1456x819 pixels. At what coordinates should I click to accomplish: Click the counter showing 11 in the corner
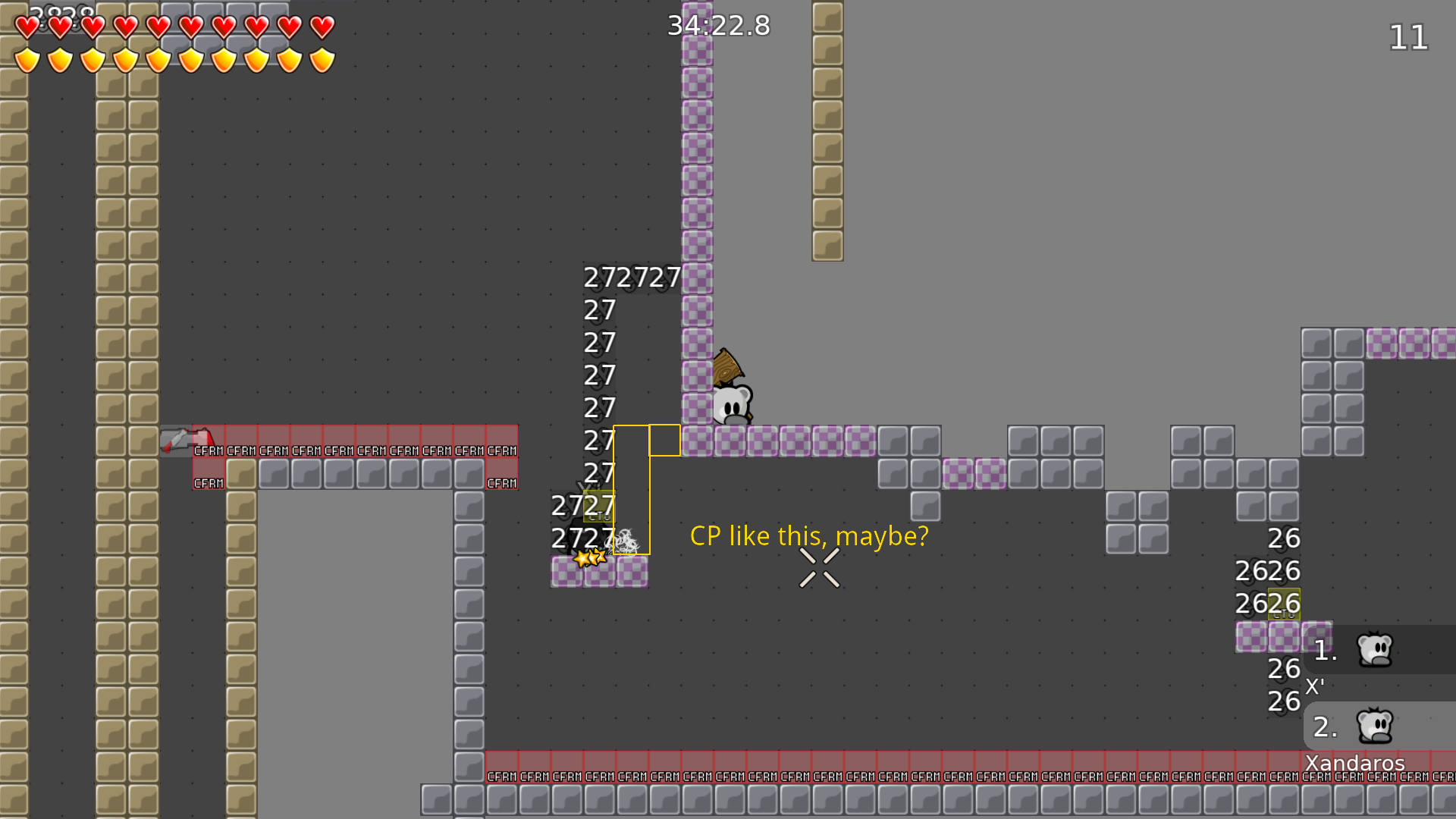(1408, 38)
